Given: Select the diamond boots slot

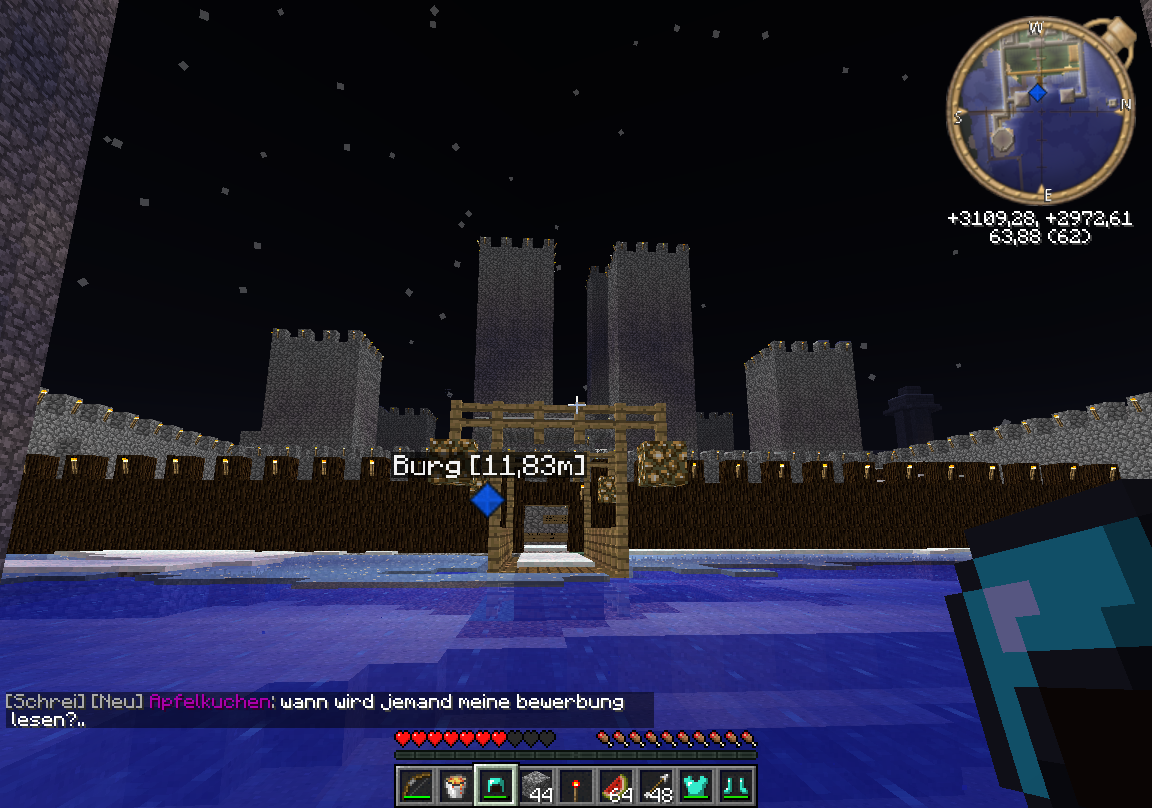Looking at the screenshot, I should point(737,786).
